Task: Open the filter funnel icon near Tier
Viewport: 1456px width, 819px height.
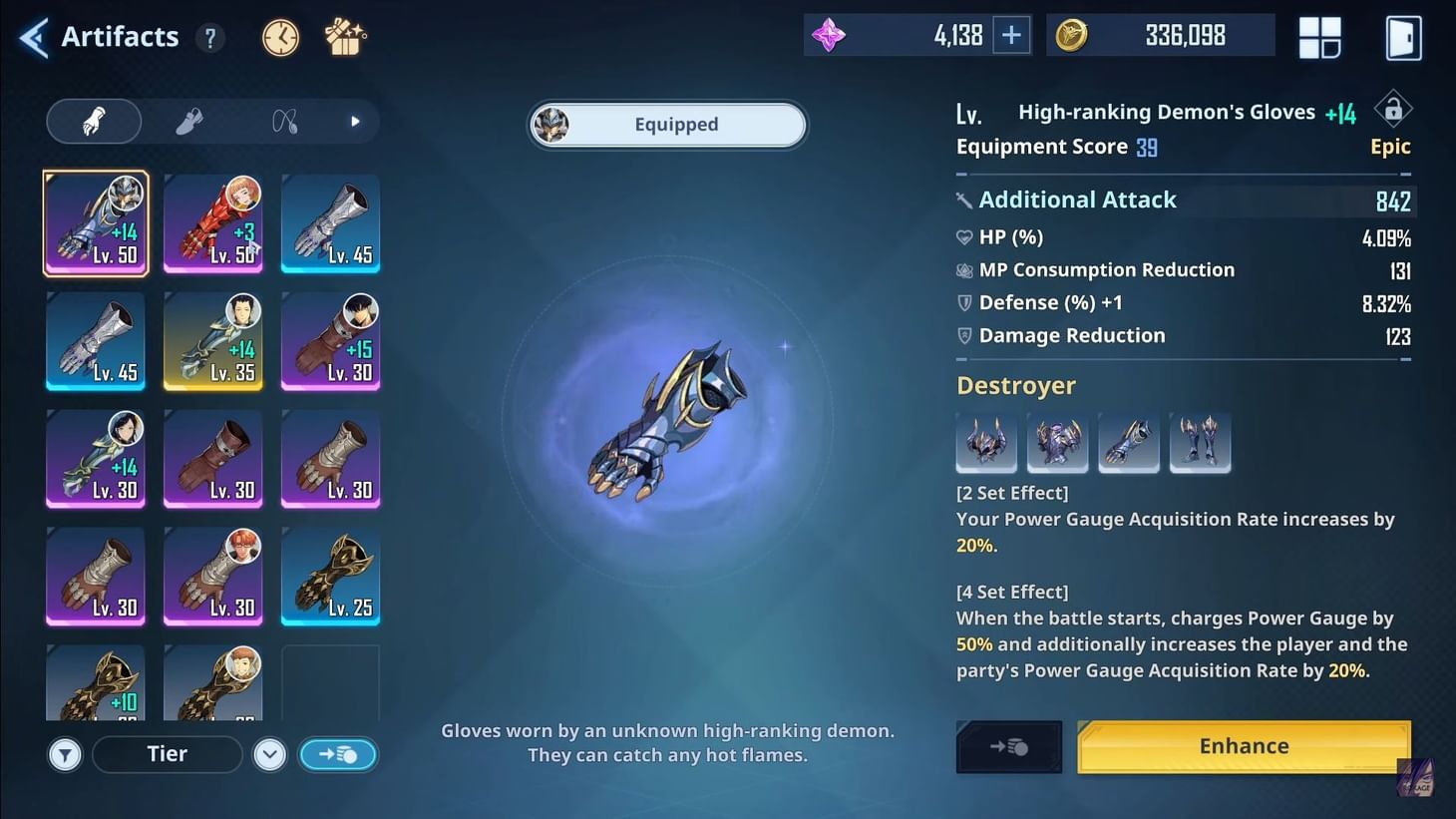Action: 65,754
